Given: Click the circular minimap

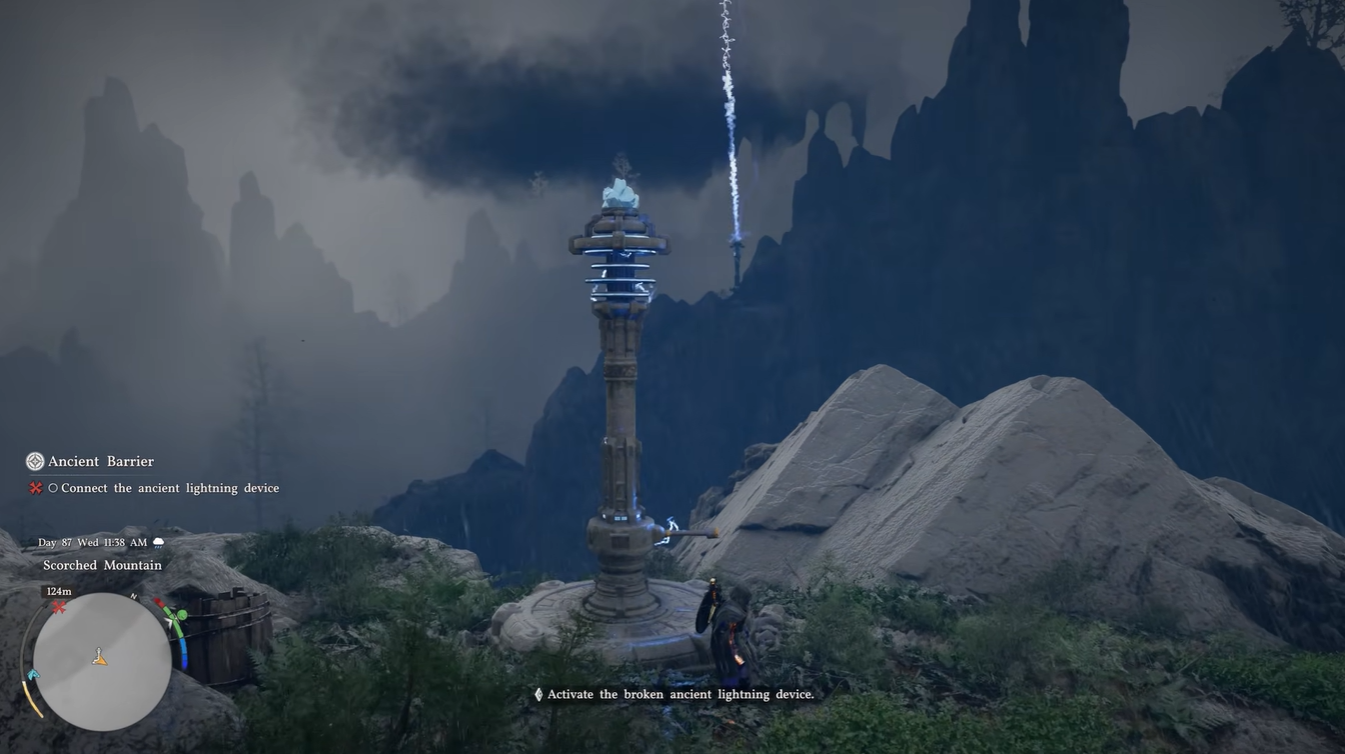Looking at the screenshot, I should point(102,662).
